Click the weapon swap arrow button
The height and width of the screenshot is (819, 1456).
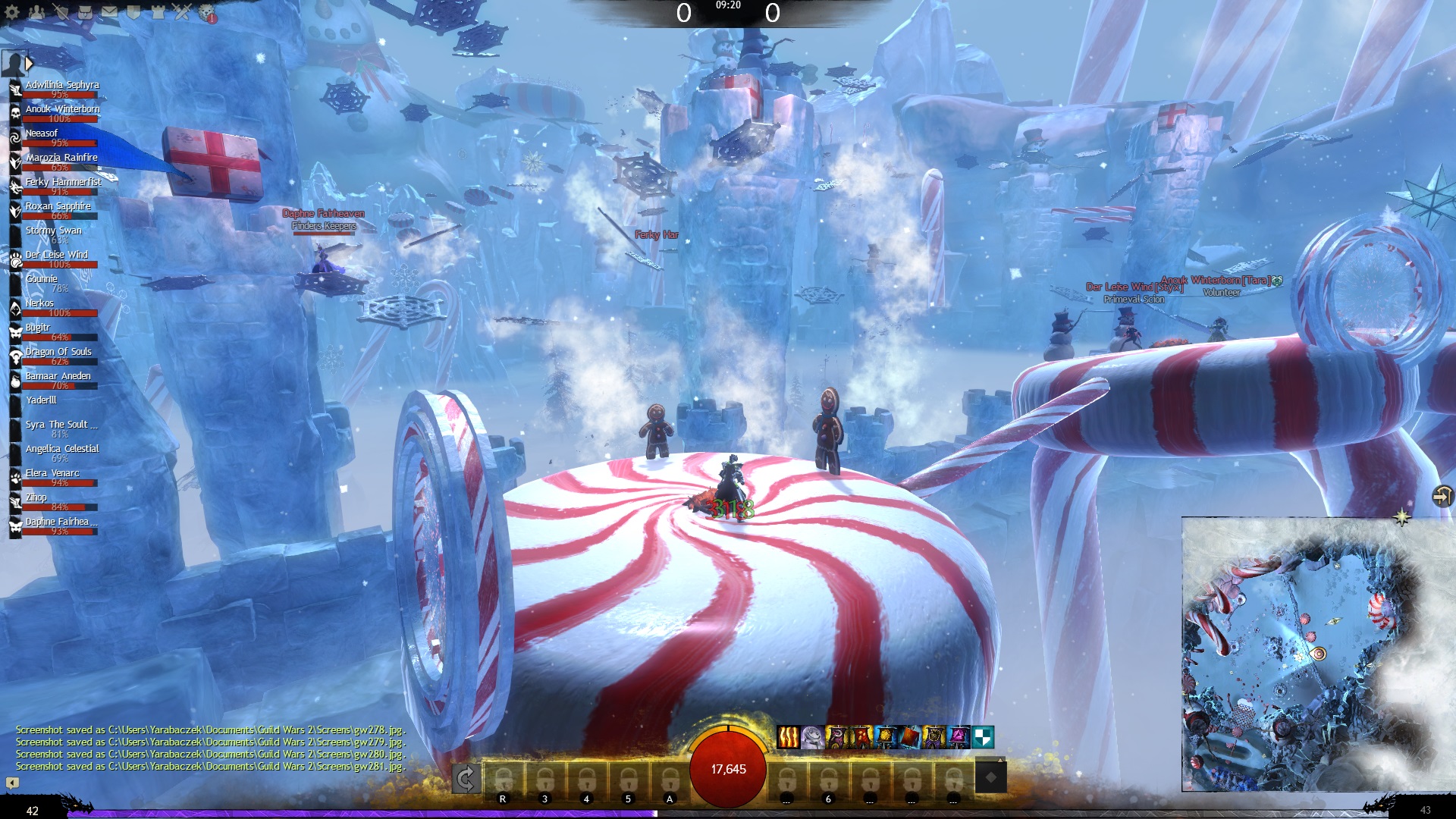[x=465, y=779]
